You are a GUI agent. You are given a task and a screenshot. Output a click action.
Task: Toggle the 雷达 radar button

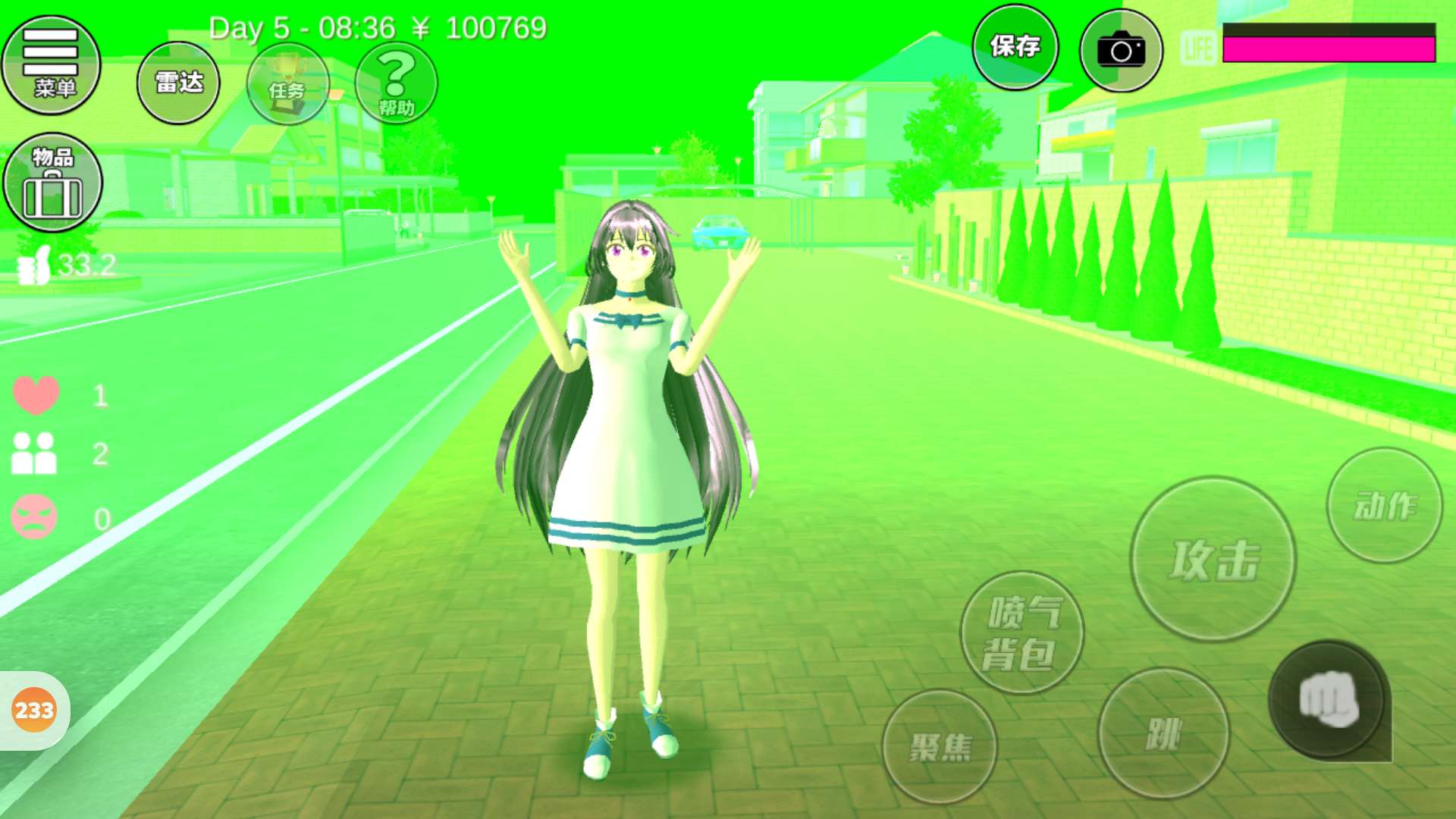[x=178, y=83]
